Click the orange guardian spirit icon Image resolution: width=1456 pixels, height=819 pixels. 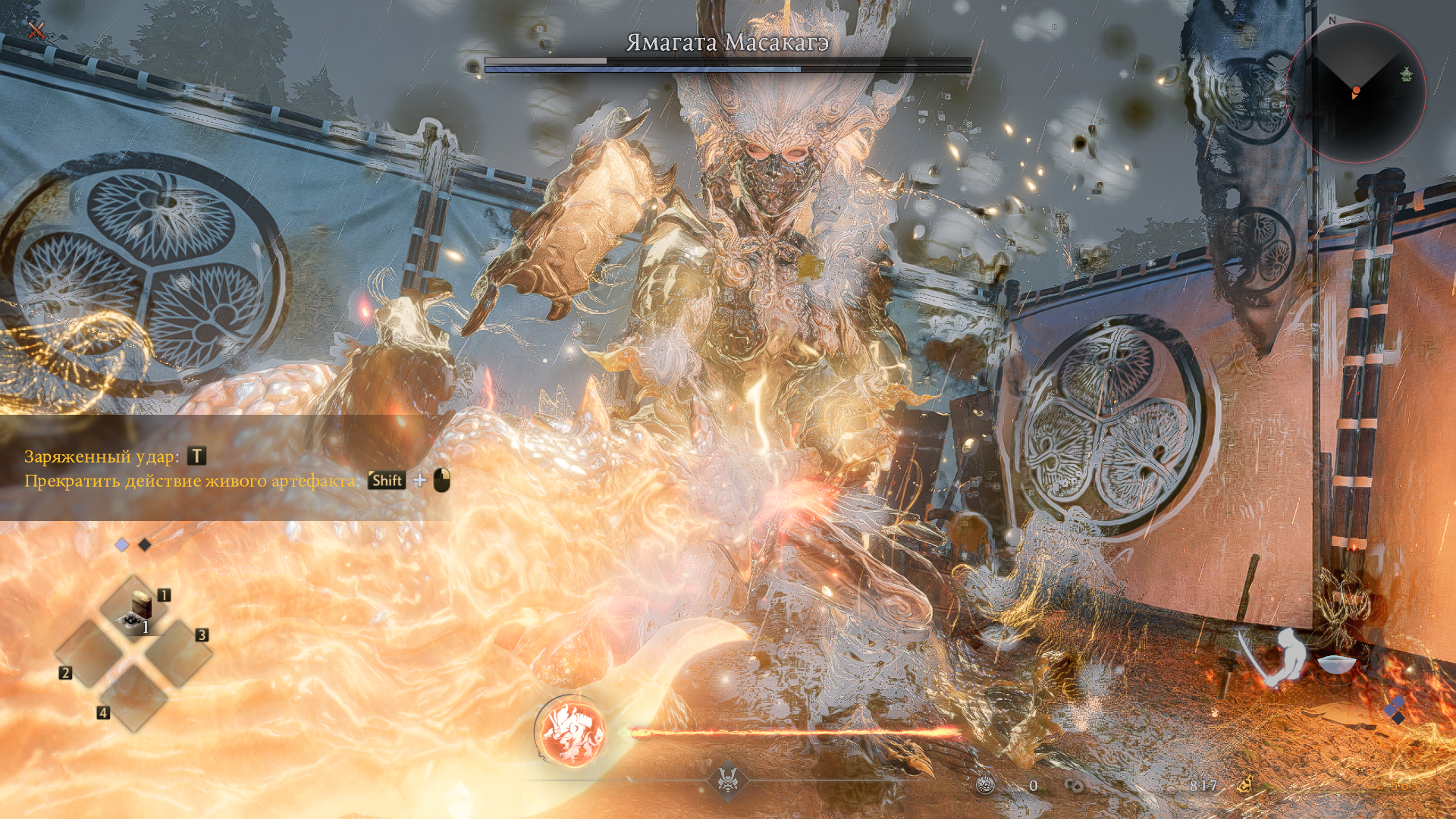tap(572, 731)
